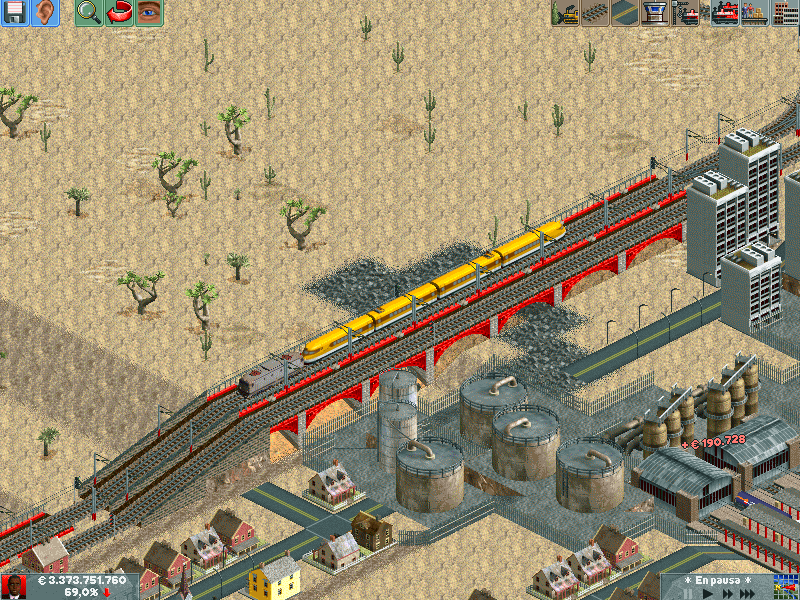800x600 pixels.
Task: Open the eye view options menu
Action: point(149,13)
